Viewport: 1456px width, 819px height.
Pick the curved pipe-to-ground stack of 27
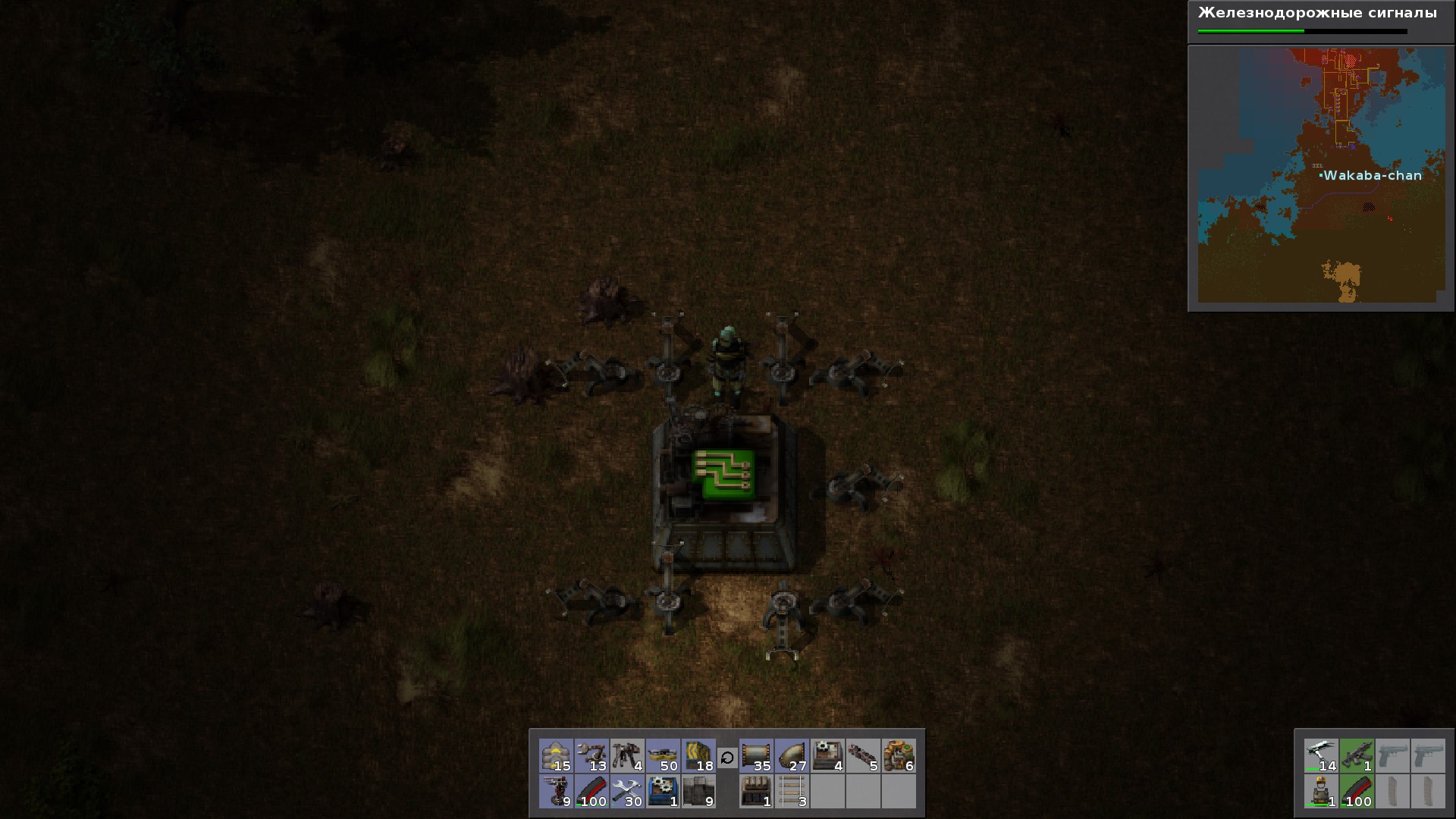[792, 756]
